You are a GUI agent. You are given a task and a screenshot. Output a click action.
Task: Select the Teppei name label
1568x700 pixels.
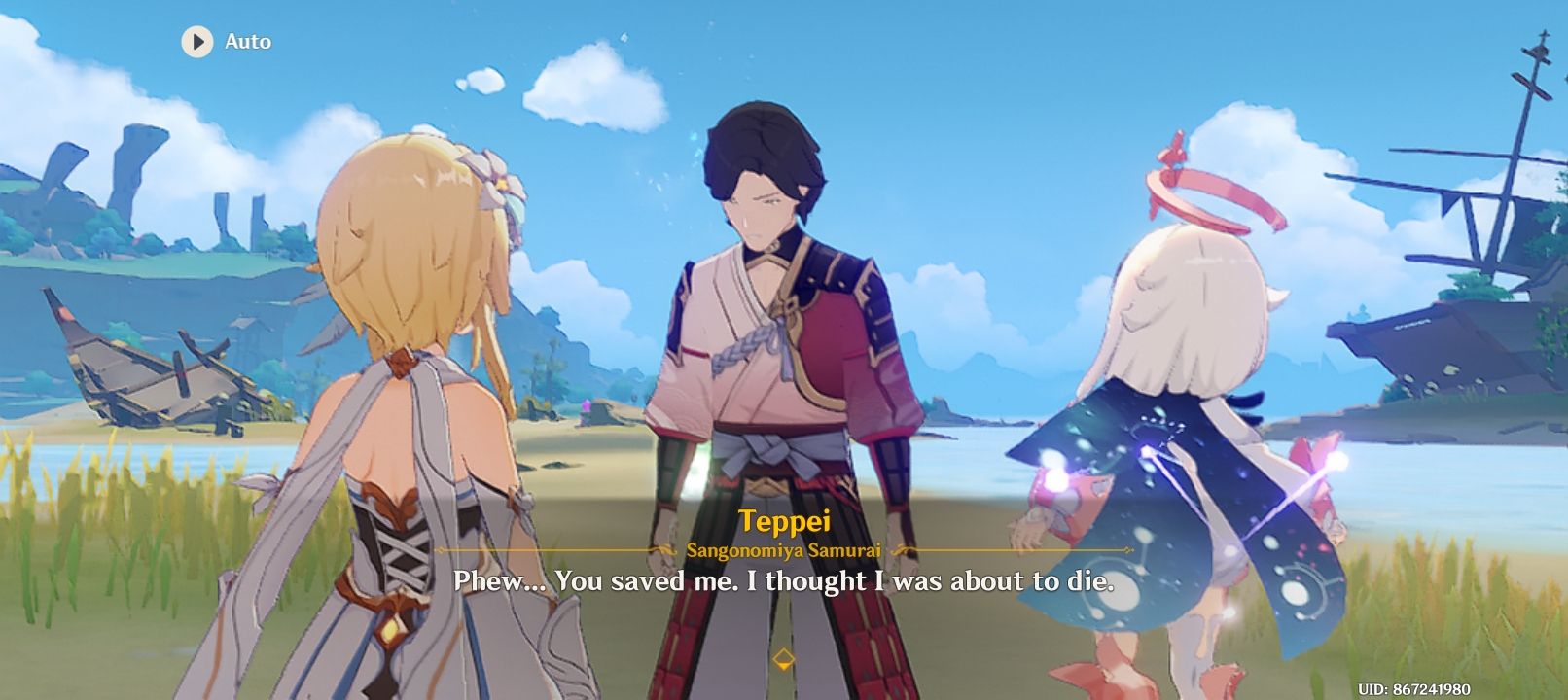coord(784,519)
